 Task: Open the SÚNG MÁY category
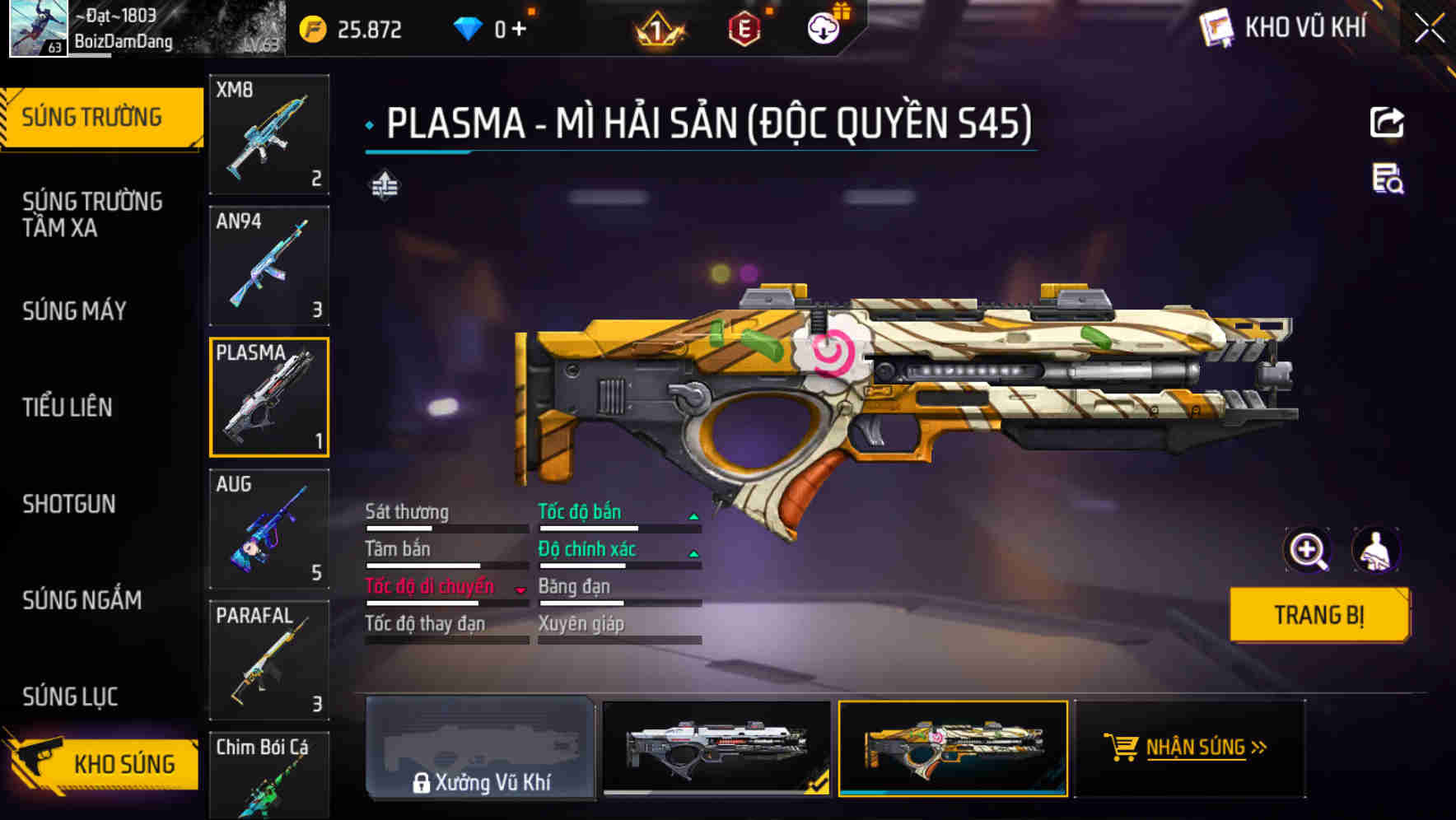pos(75,311)
